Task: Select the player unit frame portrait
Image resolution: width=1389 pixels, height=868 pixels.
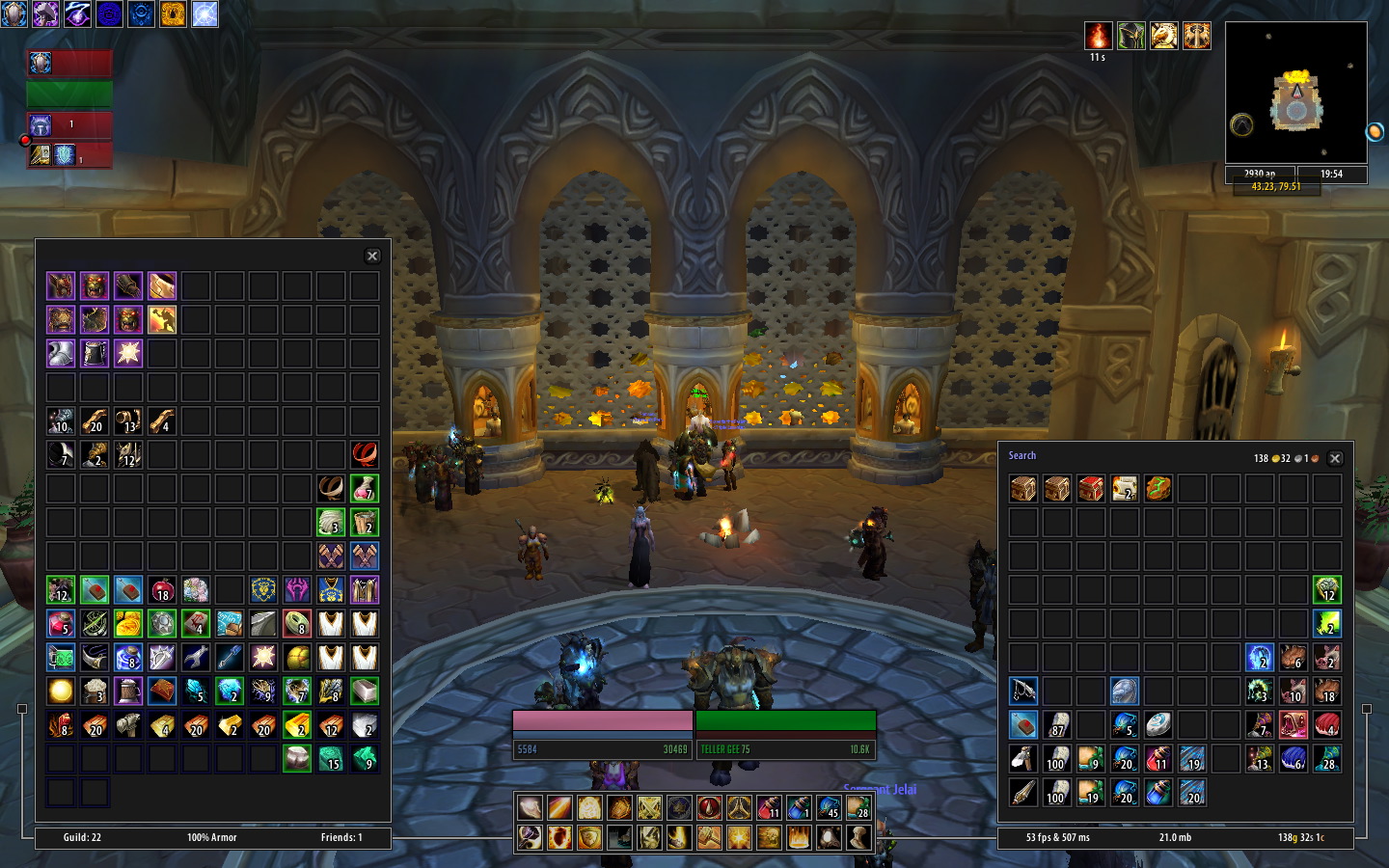Action: coord(40,64)
